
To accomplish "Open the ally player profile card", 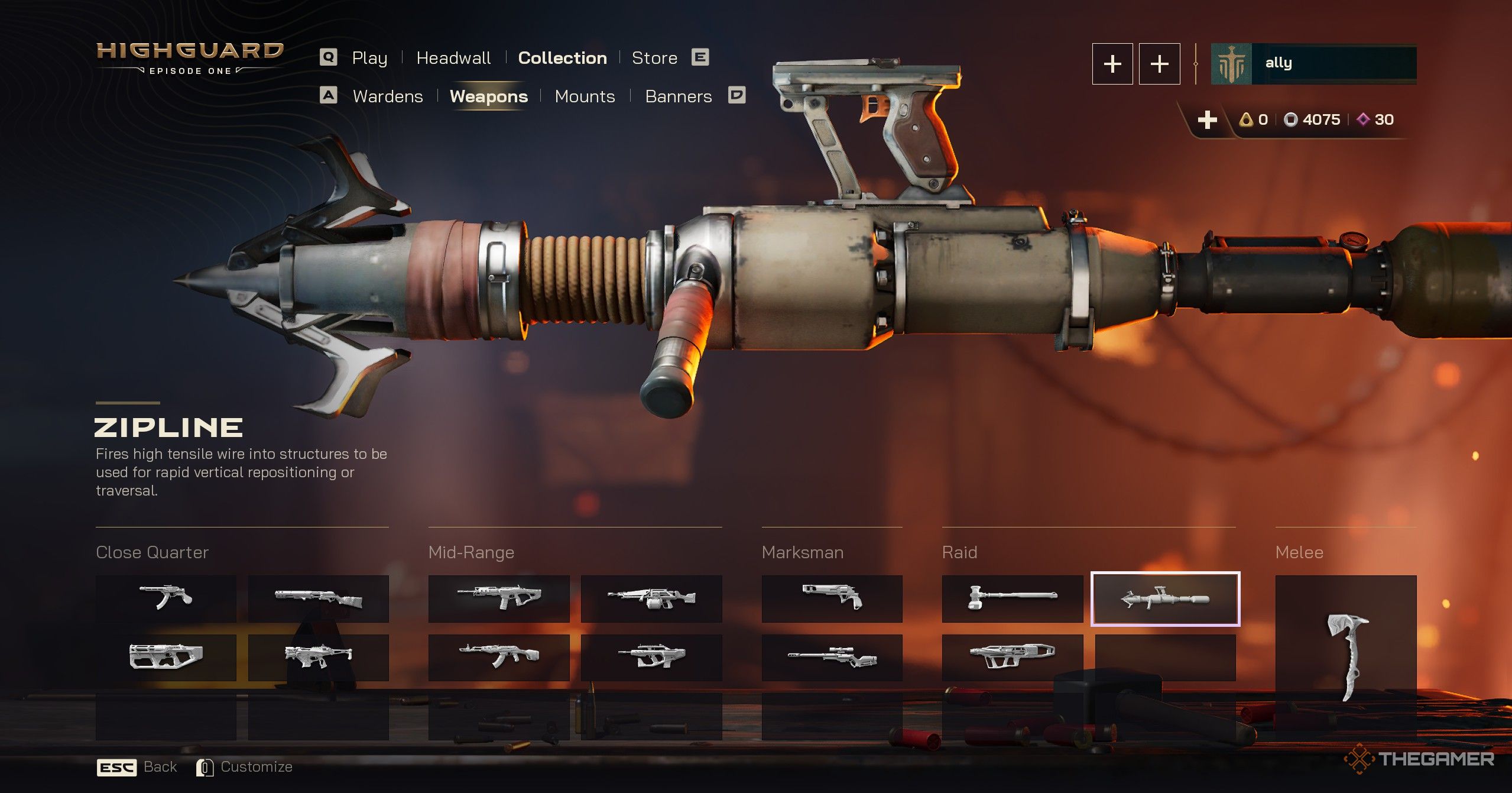I will [1313, 63].
